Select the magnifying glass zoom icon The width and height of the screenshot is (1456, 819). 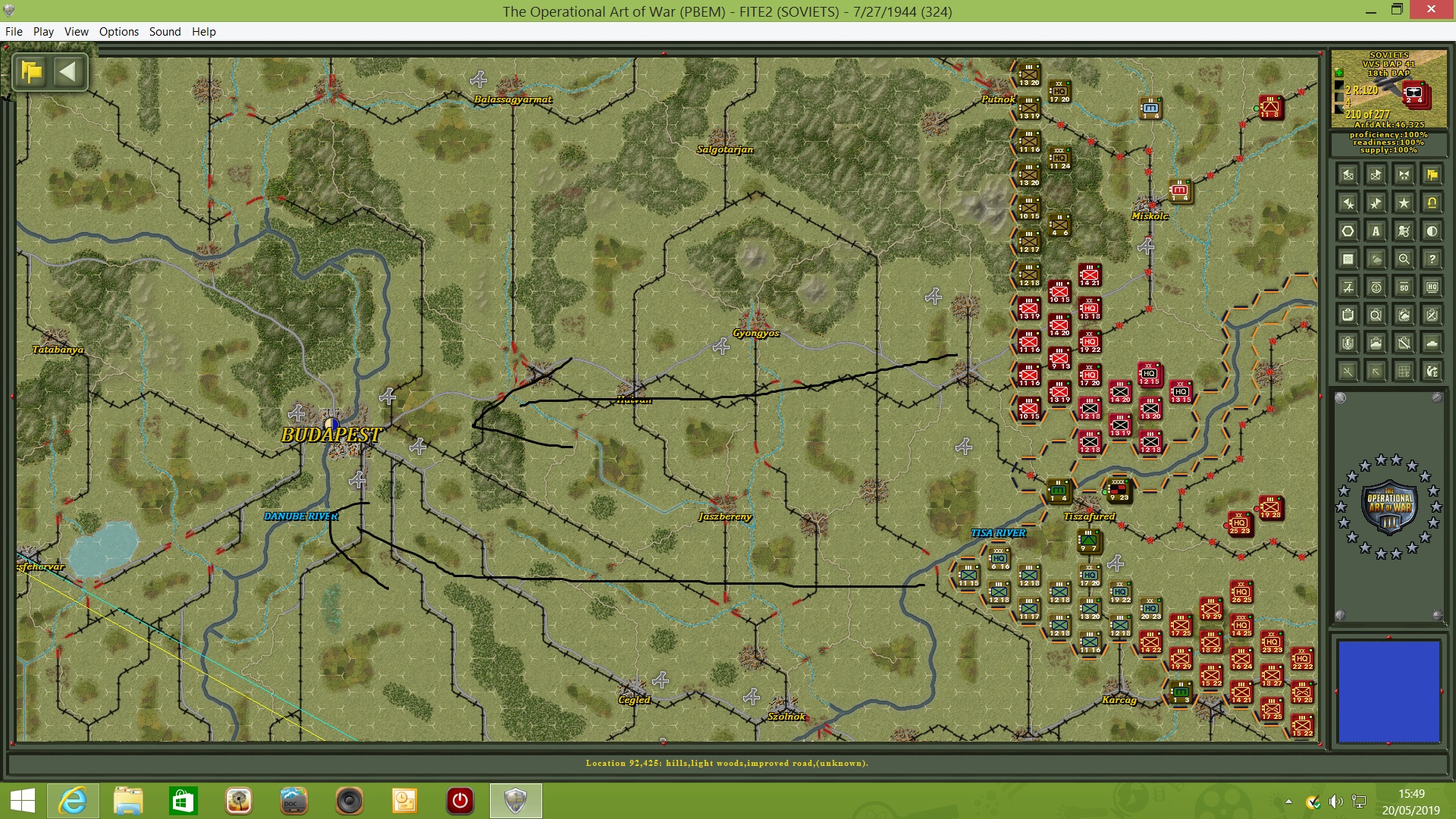click(1404, 259)
